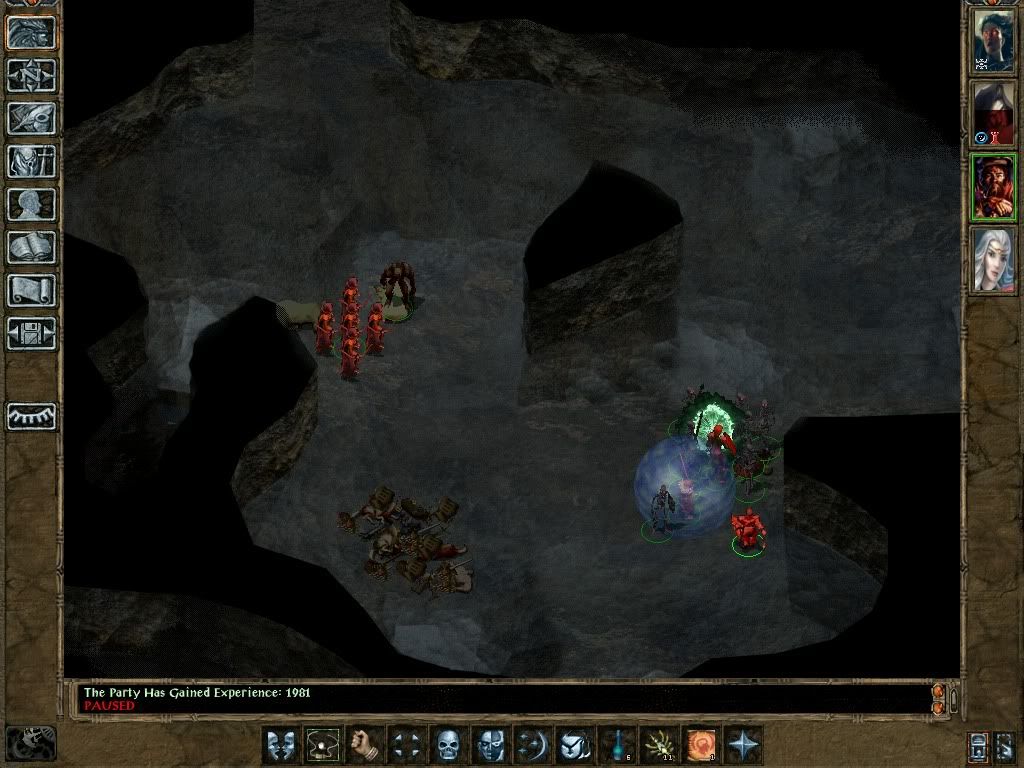This screenshot has height=768, width=1024.
Task: Open the priest scroll from the sidebar
Action: point(32,289)
